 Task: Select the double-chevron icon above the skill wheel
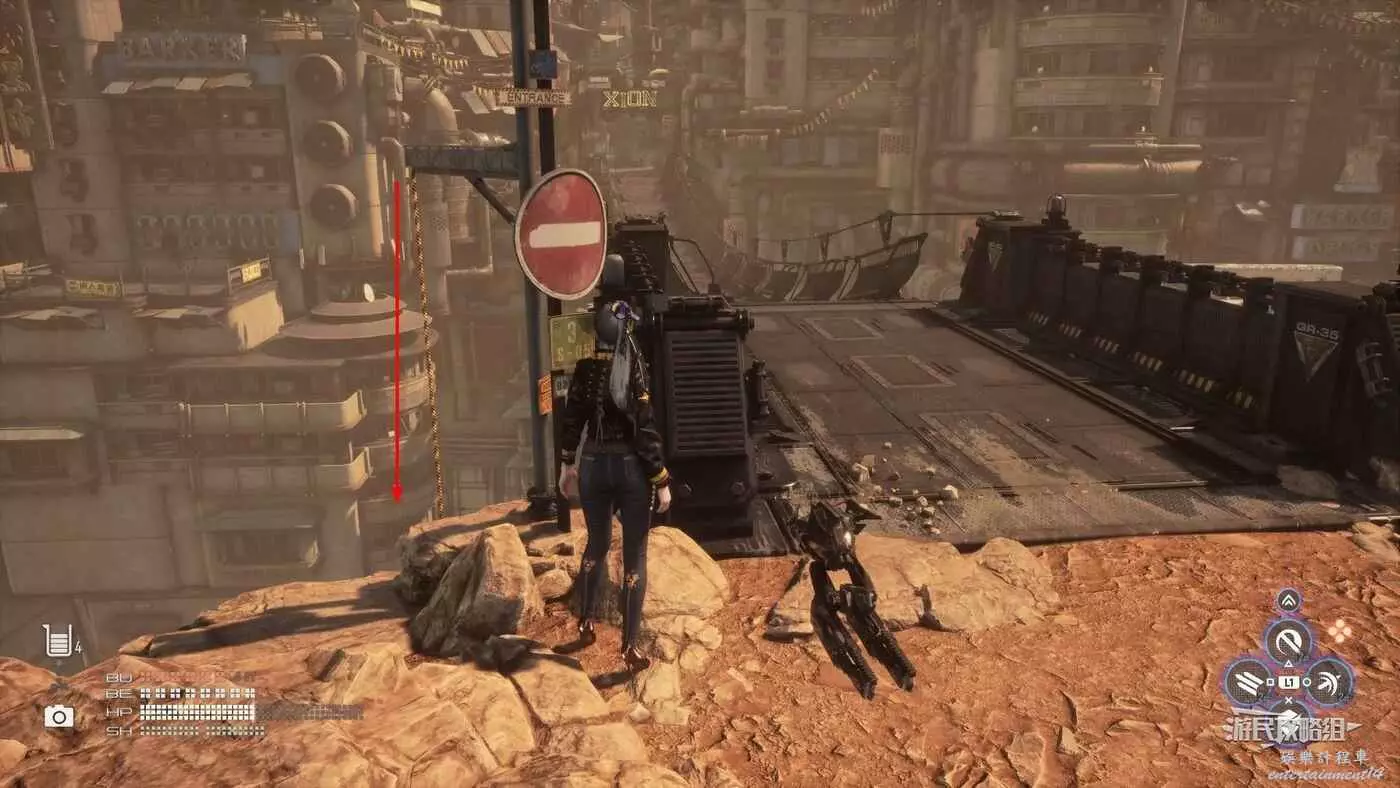[x=1288, y=600]
